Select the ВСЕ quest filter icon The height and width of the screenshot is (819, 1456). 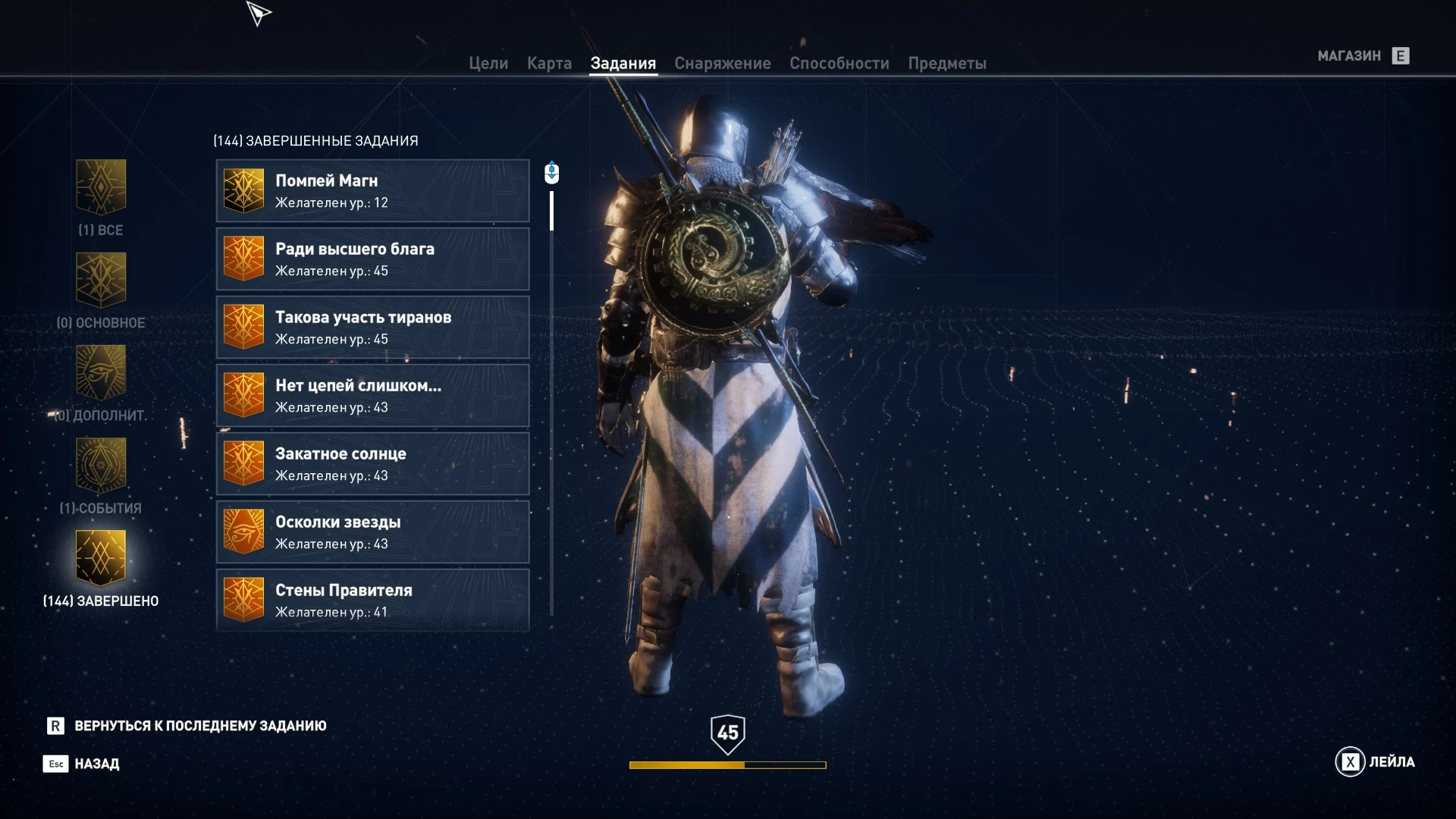101,190
